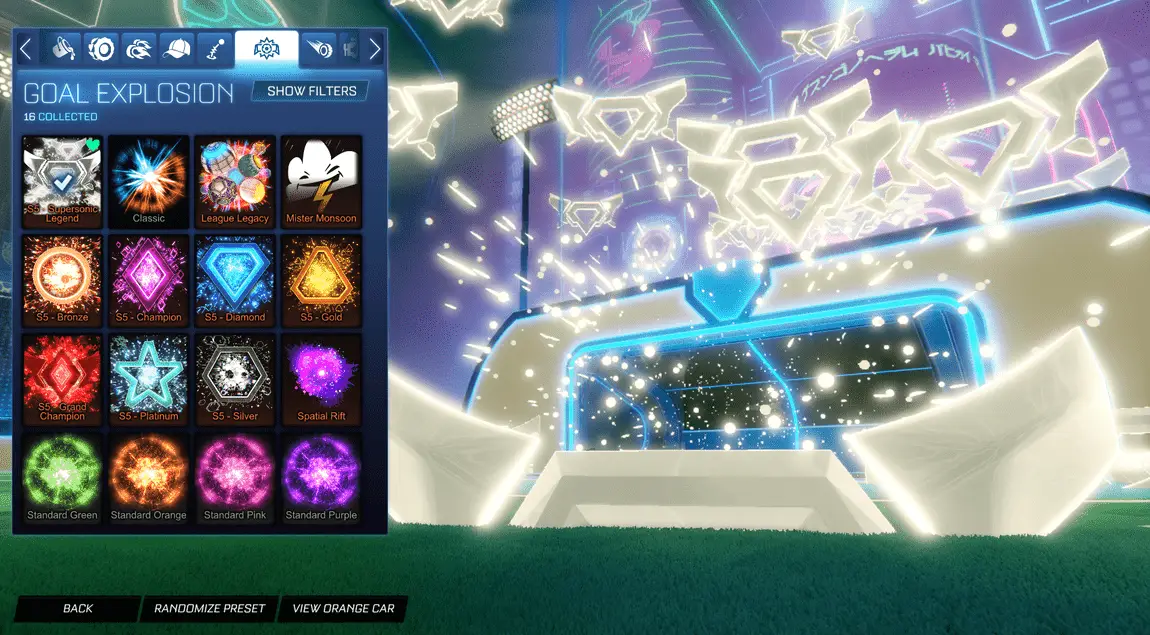Switch to the wheels tab
The height and width of the screenshot is (635, 1150).
(x=101, y=48)
